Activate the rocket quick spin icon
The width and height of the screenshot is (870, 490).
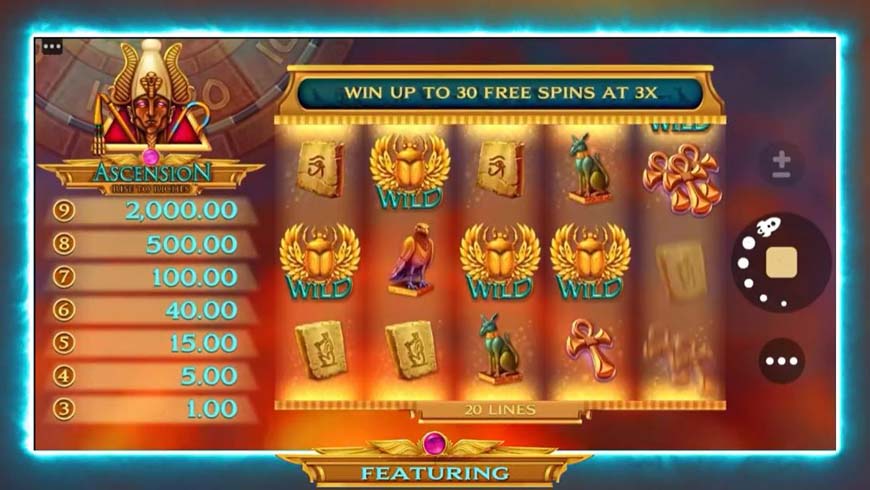point(766,228)
